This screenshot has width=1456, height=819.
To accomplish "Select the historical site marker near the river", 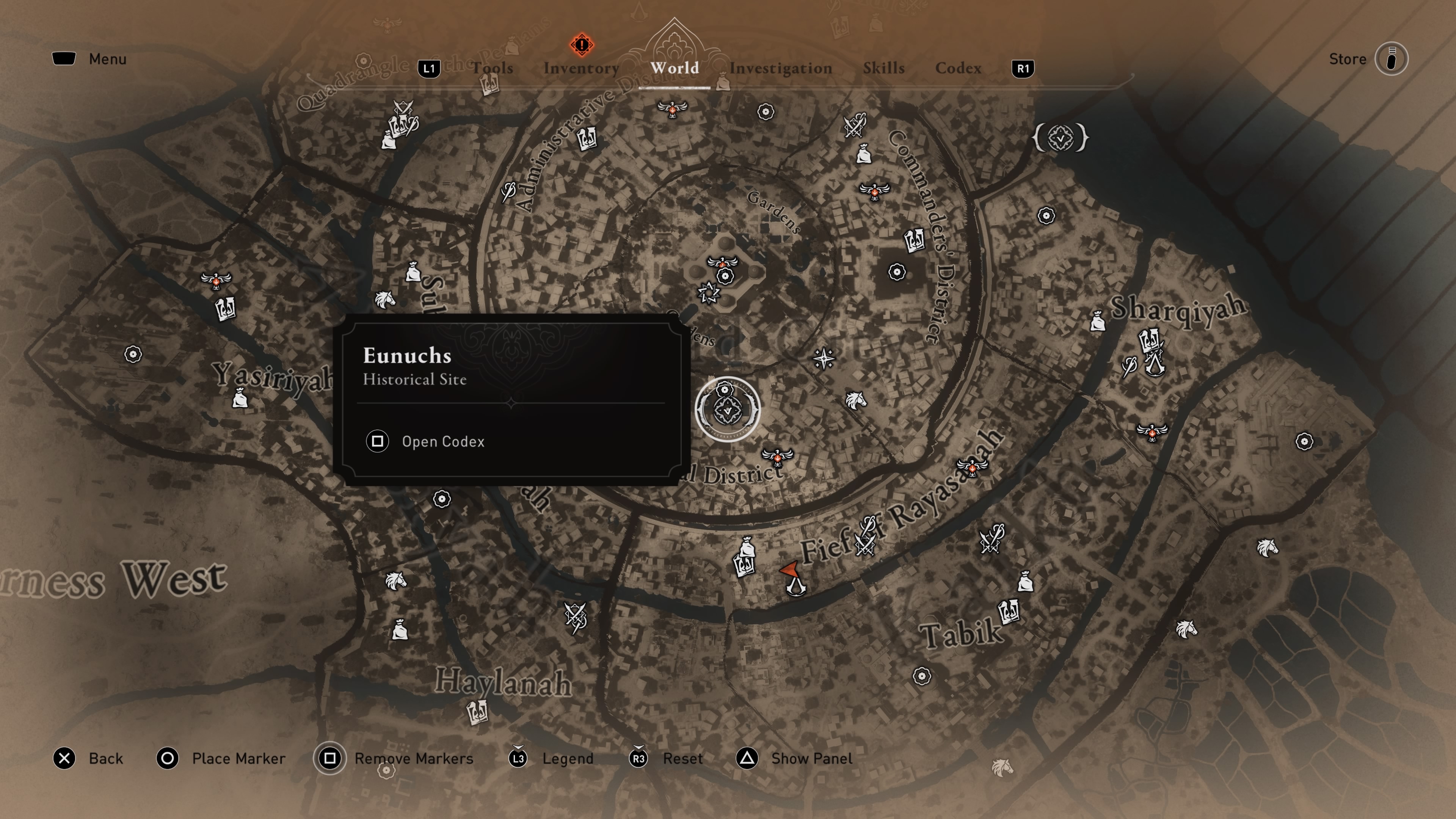I will pyautogui.click(x=1061, y=138).
